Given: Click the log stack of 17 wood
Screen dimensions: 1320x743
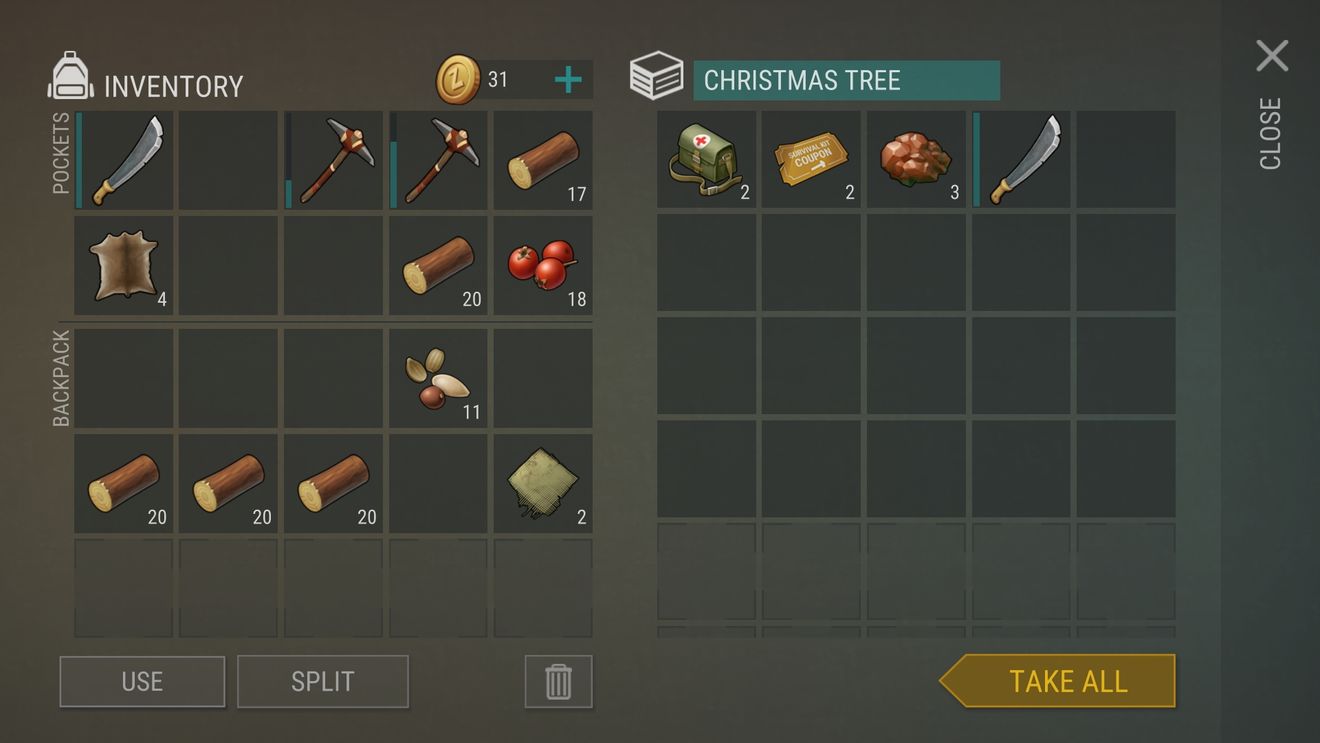Looking at the screenshot, I should (x=543, y=160).
